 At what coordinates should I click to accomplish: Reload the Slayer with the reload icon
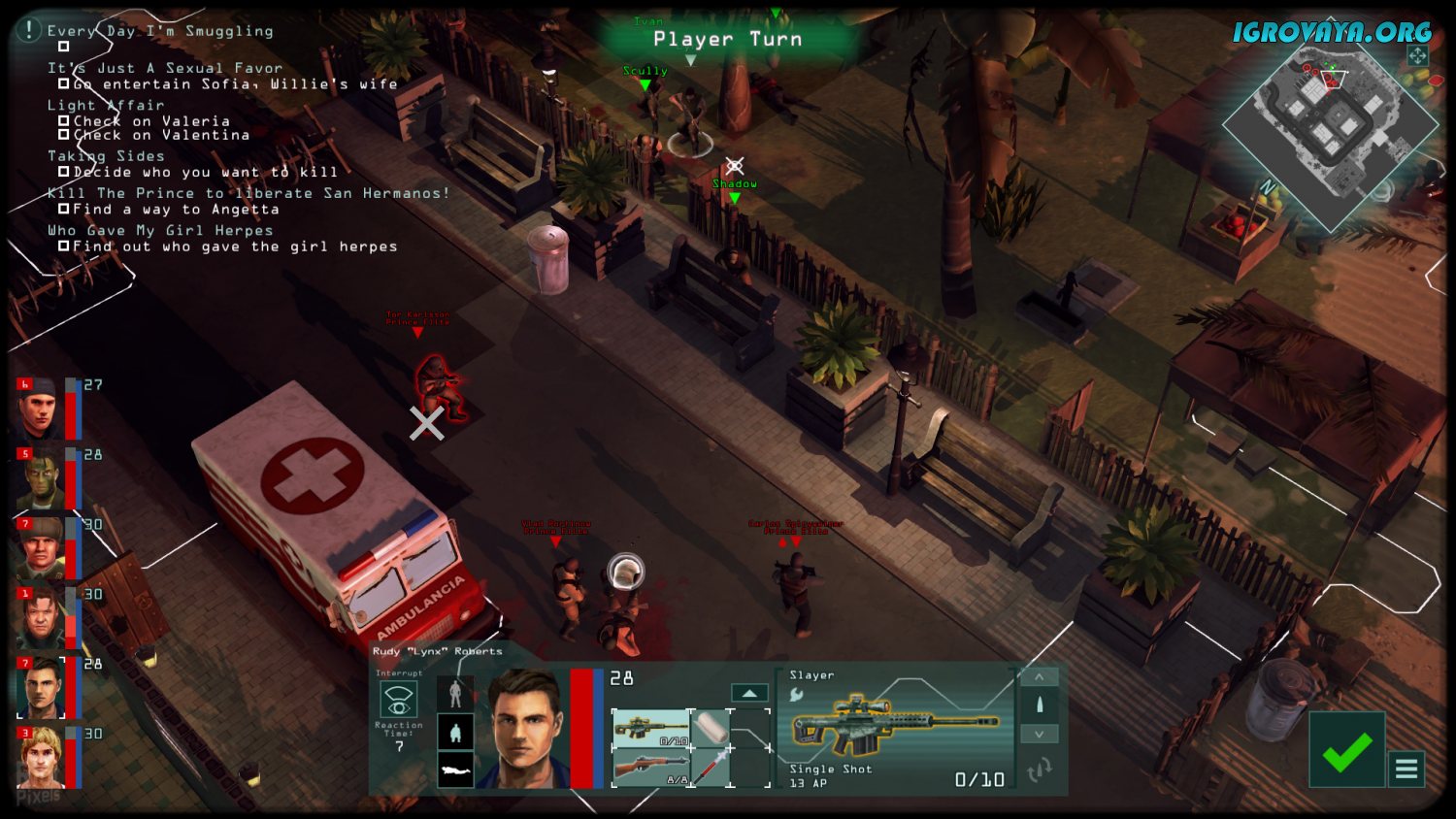click(1039, 770)
